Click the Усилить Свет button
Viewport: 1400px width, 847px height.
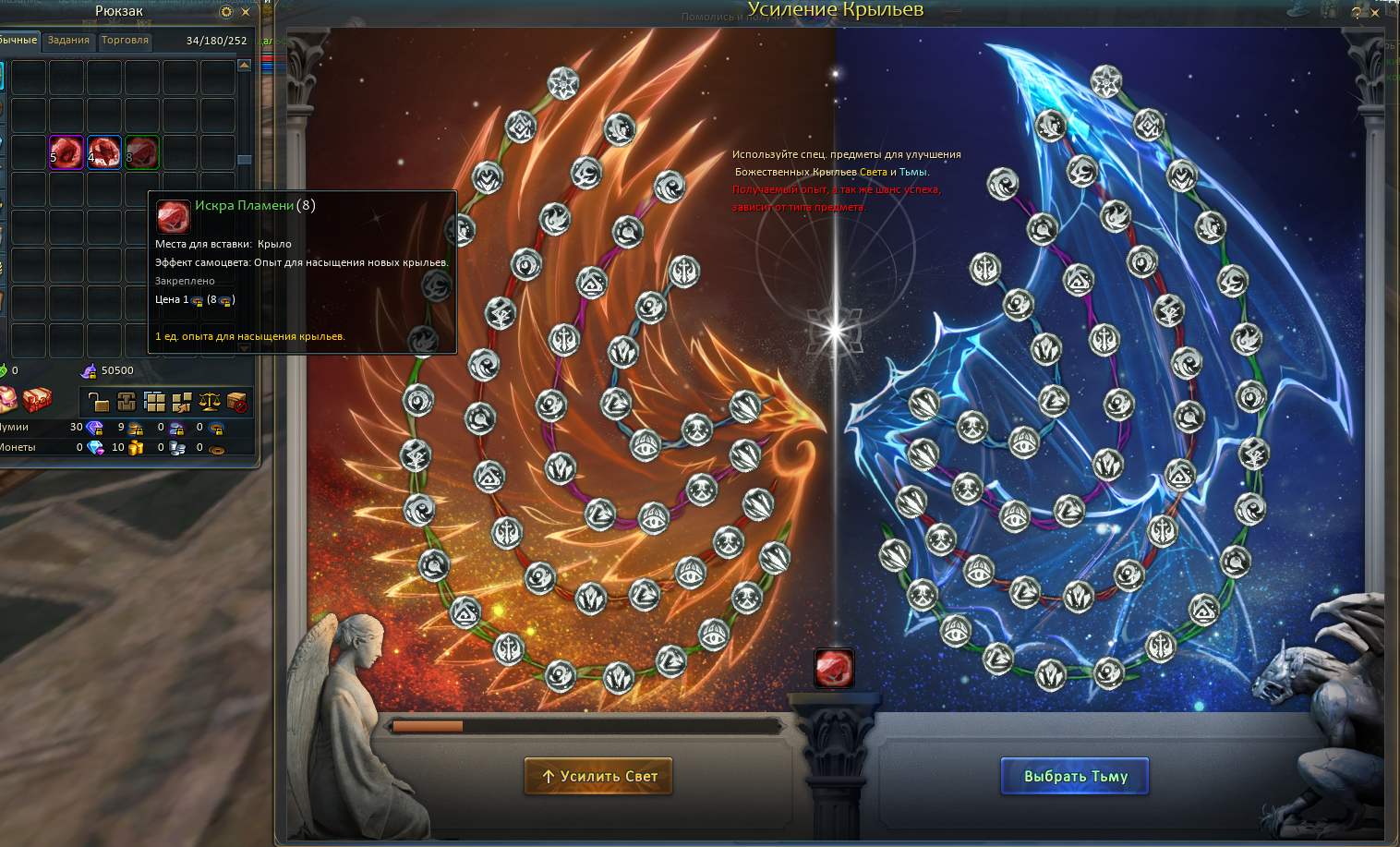pos(598,776)
